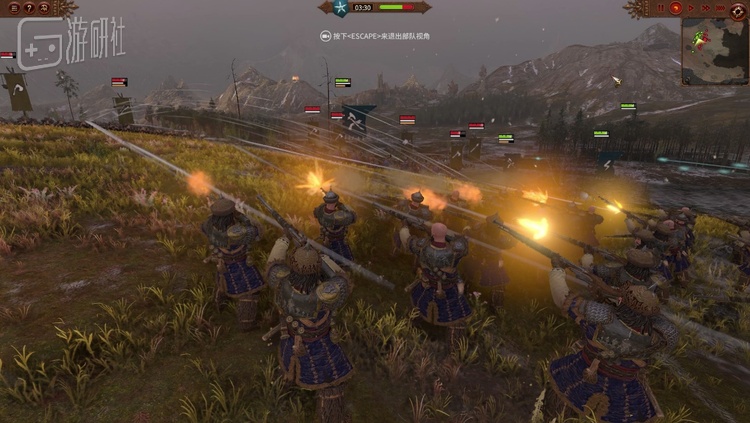750x423 pixels.
Task: Click the battlefield minimap
Action: (x=714, y=50)
